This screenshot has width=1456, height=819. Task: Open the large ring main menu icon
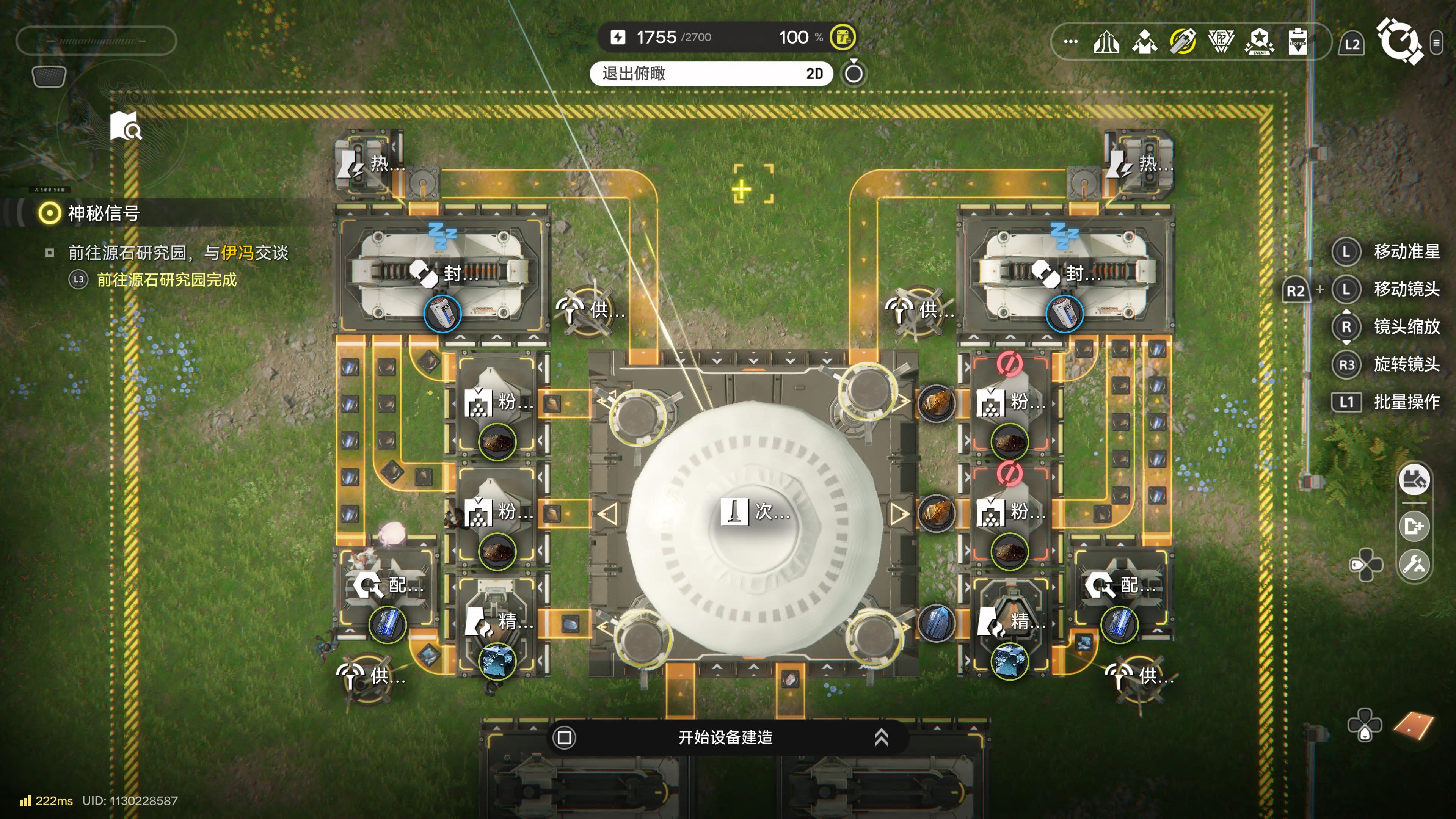[1399, 41]
